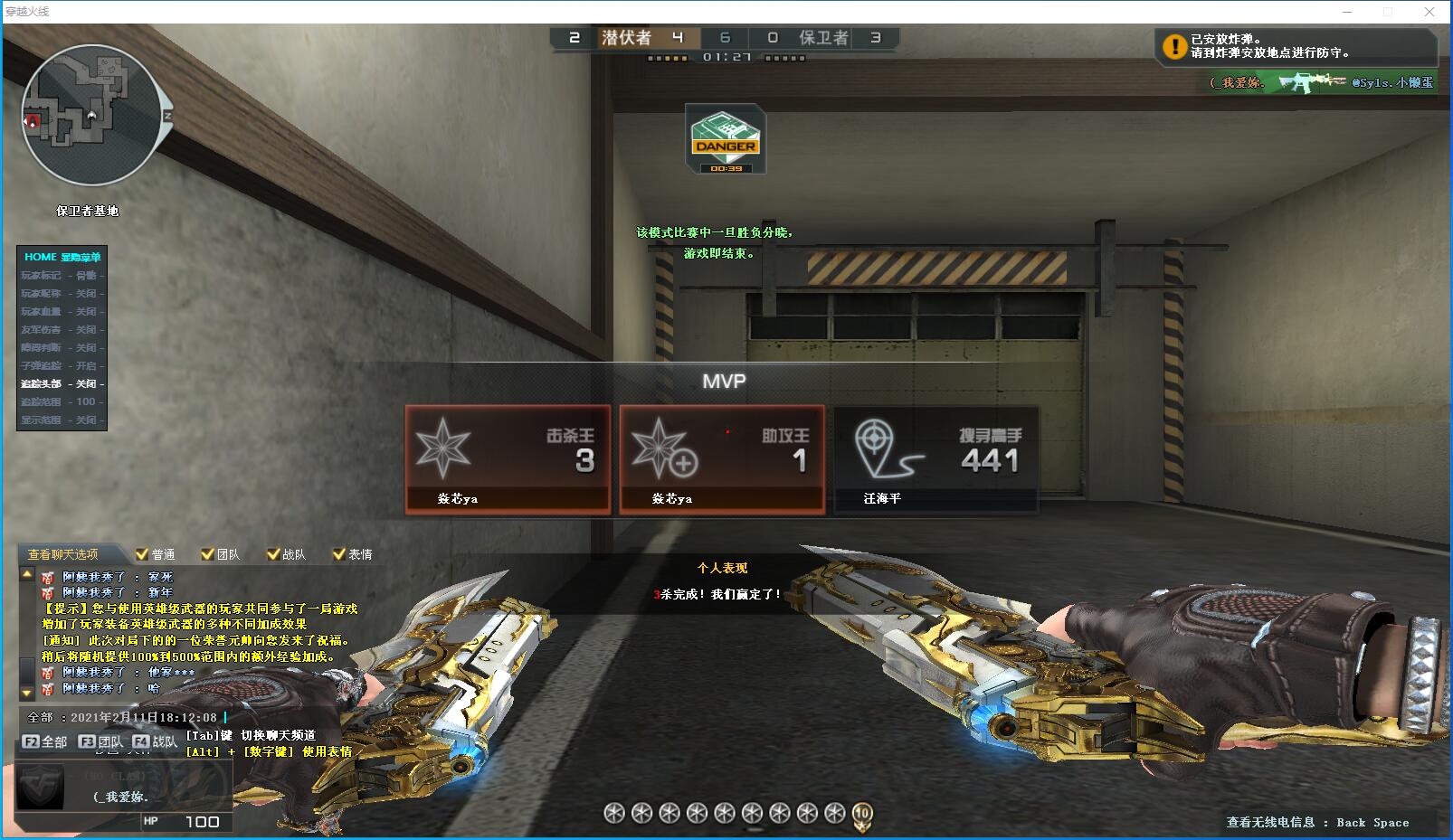The image size is (1453, 840).
Task: Switch chat channel to 全部
Action: tap(44, 741)
